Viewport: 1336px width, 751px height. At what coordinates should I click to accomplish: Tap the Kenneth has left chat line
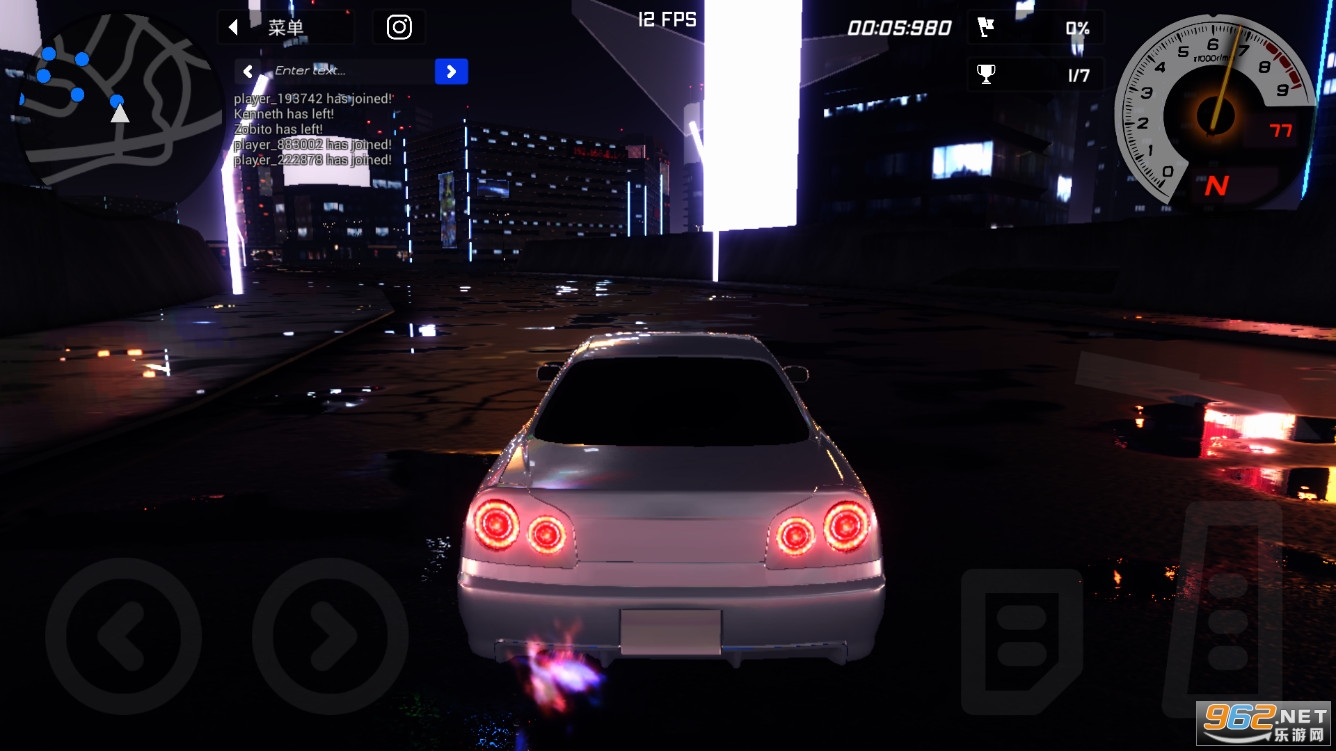280,115
